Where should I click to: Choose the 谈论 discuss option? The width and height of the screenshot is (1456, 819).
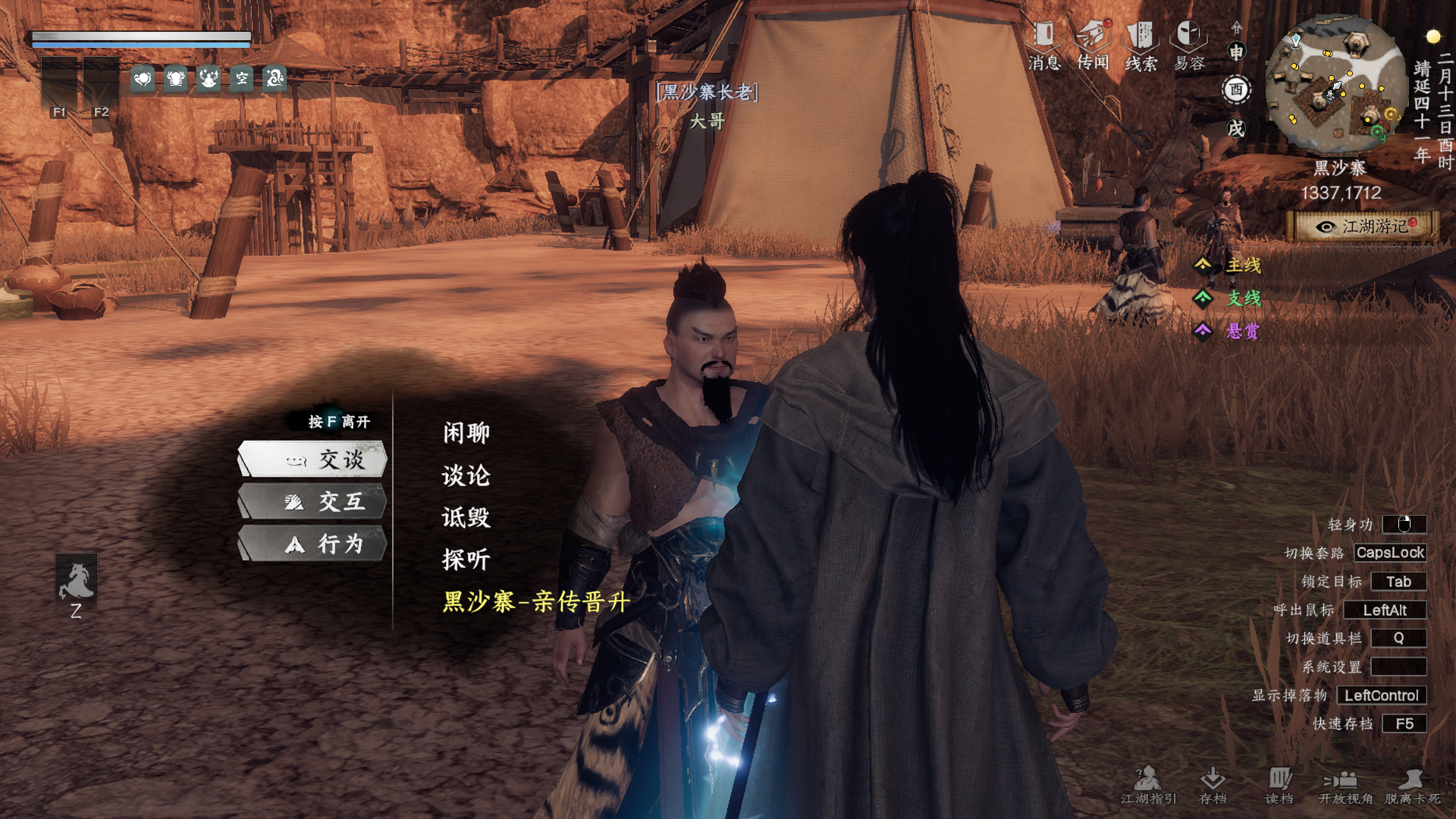tap(466, 475)
